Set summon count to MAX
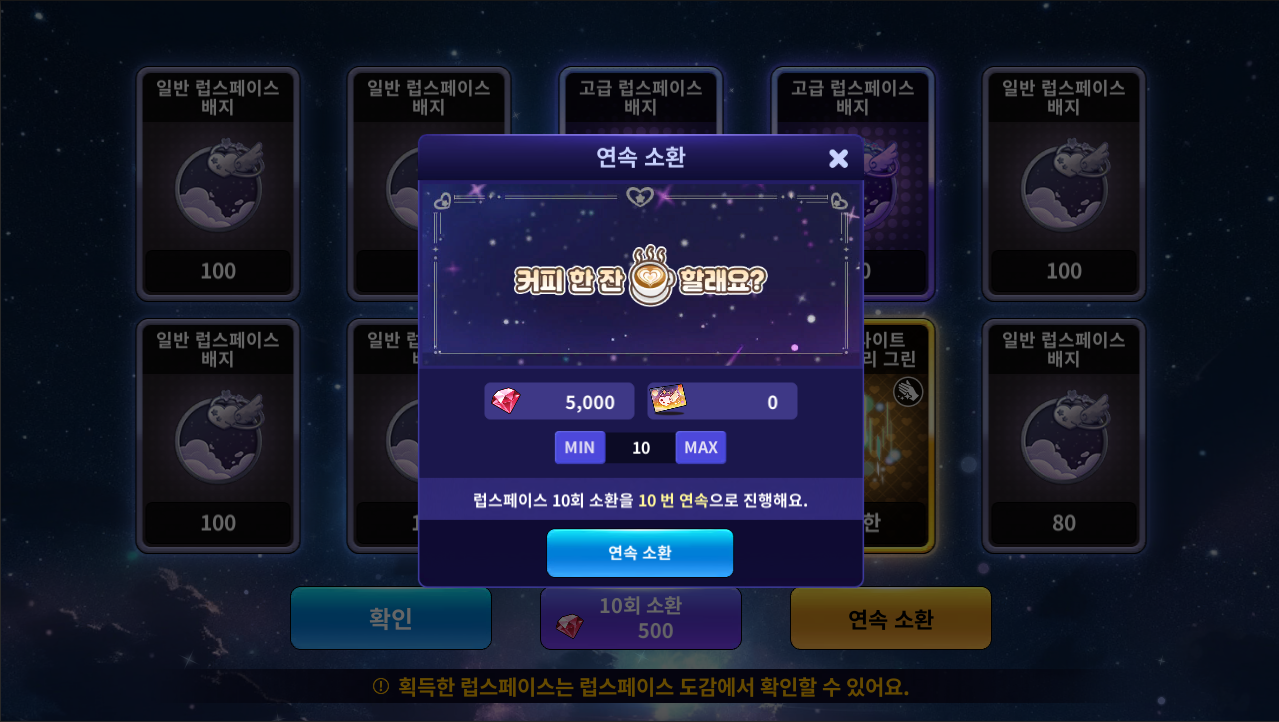This screenshot has width=1279, height=722. (x=700, y=447)
